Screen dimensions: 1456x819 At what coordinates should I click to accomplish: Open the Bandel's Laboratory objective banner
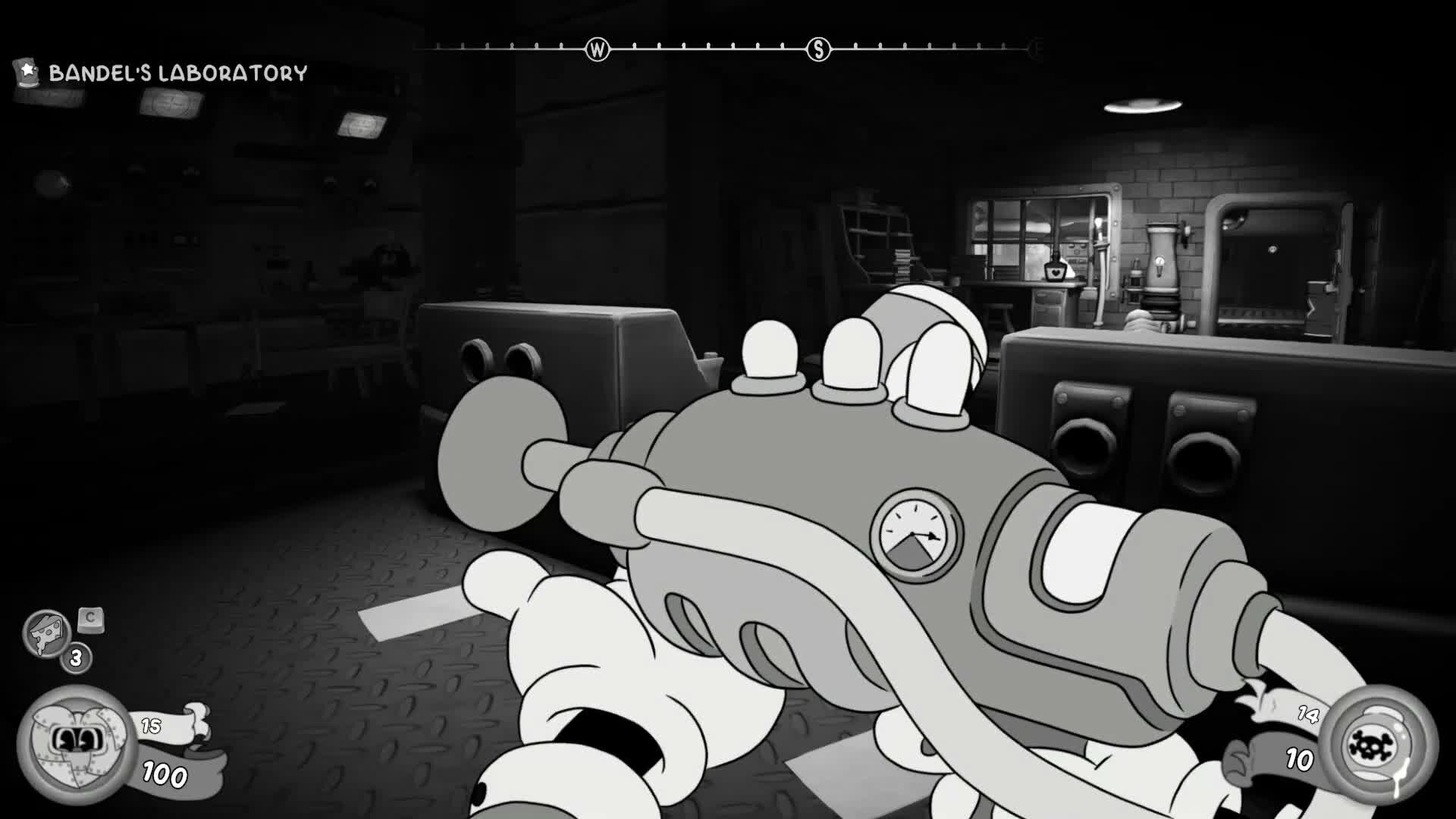pos(177,74)
